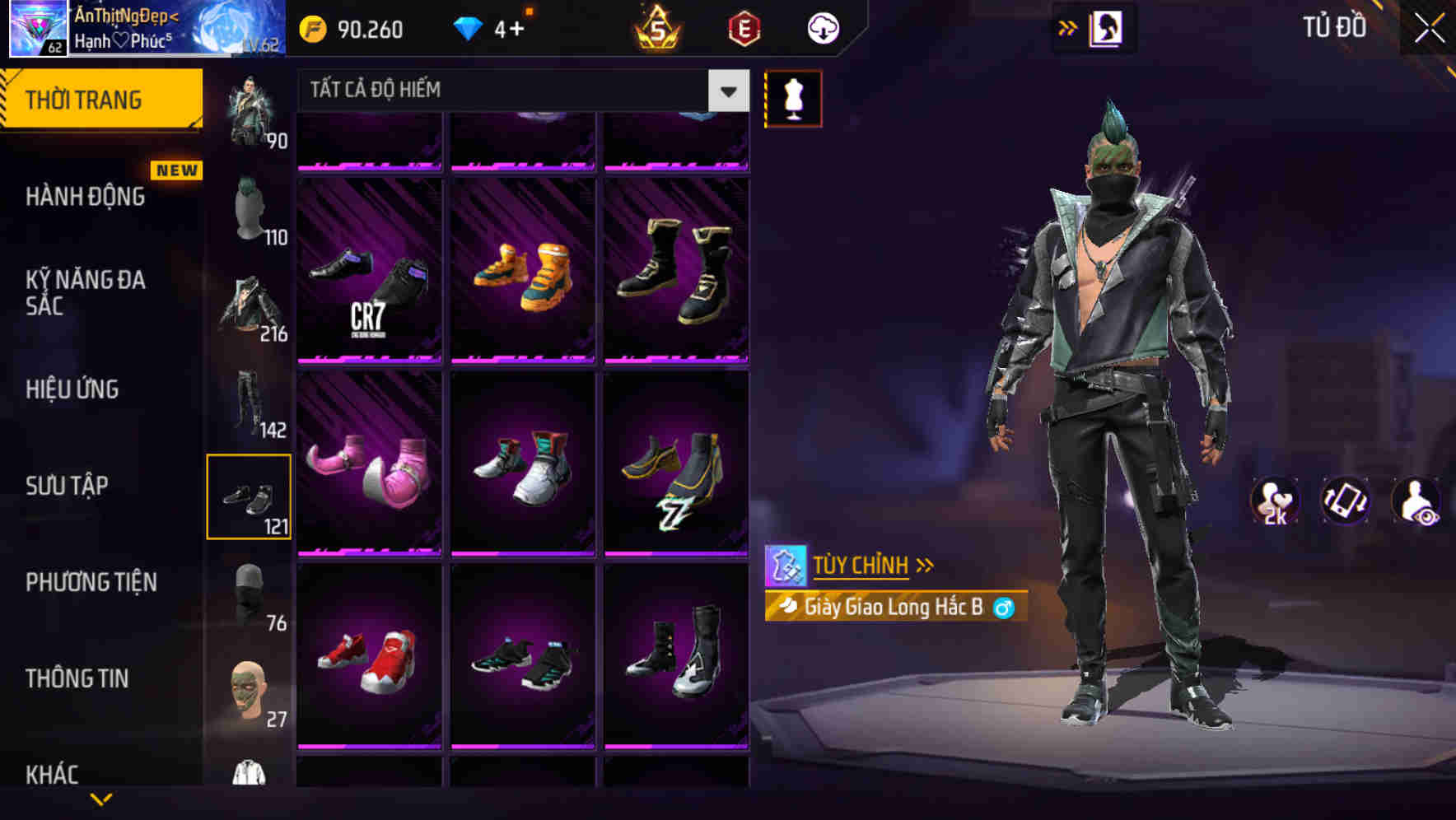
Task: Click the red E event badge icon
Action: 744,27
